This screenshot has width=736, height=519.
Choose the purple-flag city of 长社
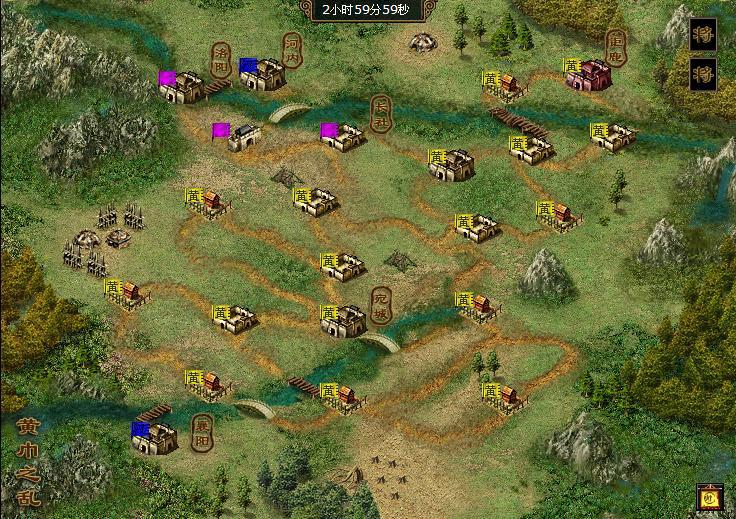click(344, 137)
